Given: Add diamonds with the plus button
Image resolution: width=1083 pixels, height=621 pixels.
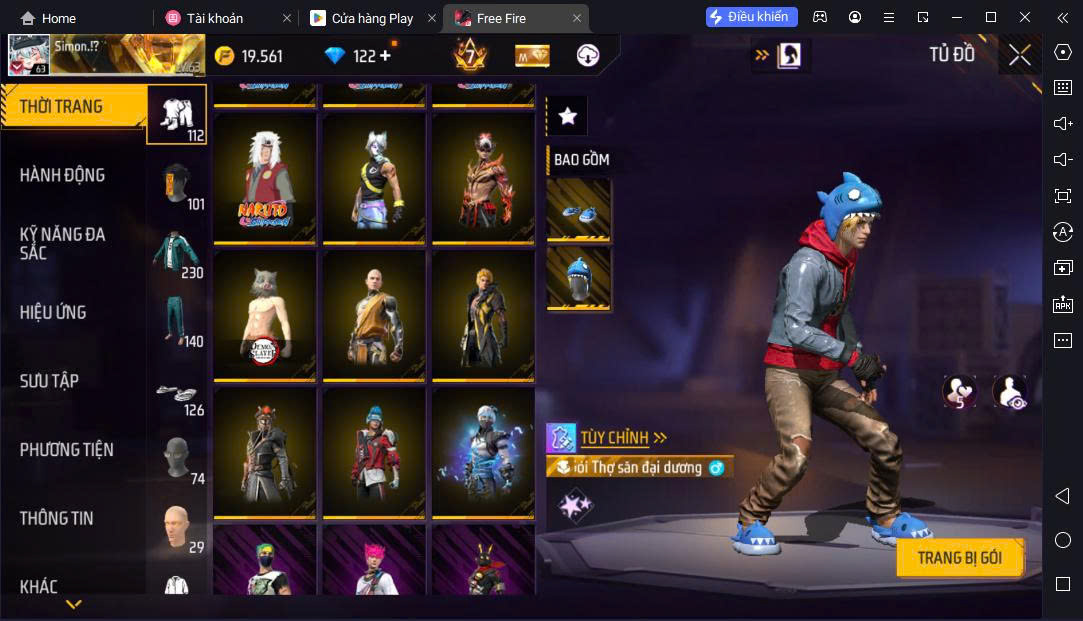Looking at the screenshot, I should [385, 56].
